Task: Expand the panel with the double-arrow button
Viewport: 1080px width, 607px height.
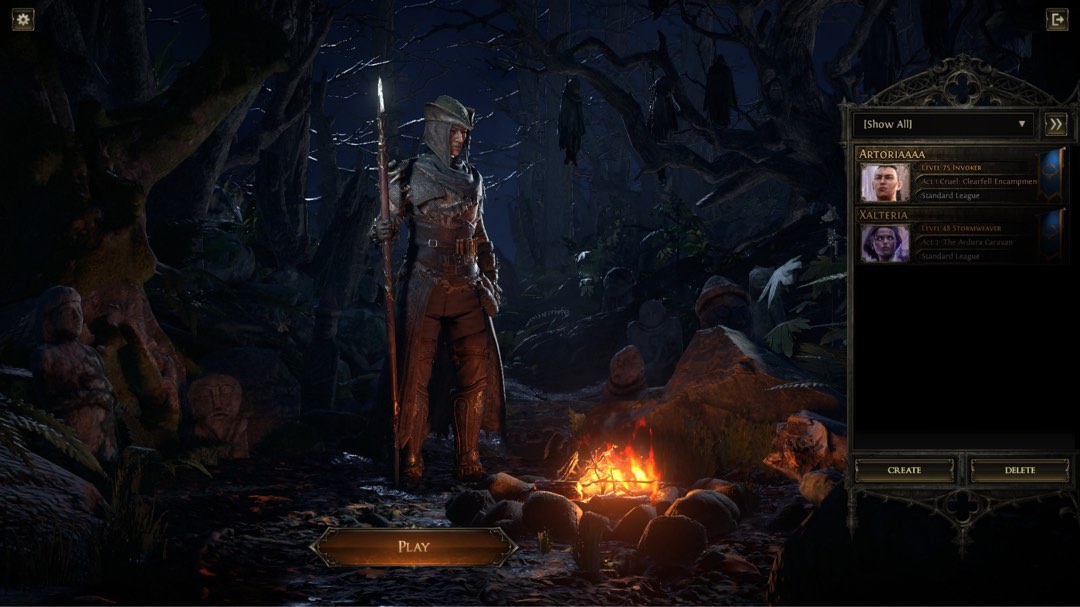Action: (x=1055, y=124)
